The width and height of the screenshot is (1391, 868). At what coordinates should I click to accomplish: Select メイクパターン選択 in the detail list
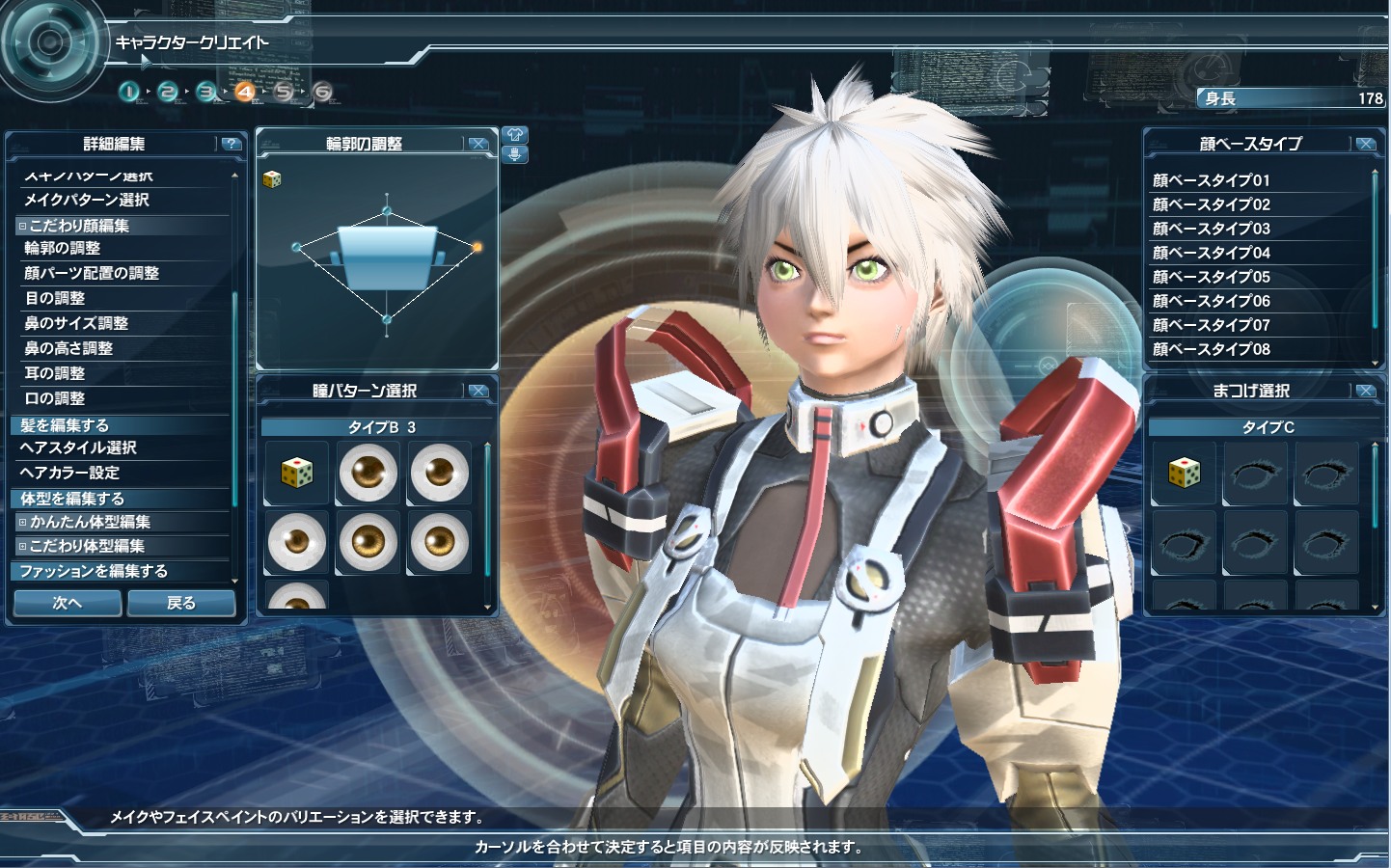[87, 200]
